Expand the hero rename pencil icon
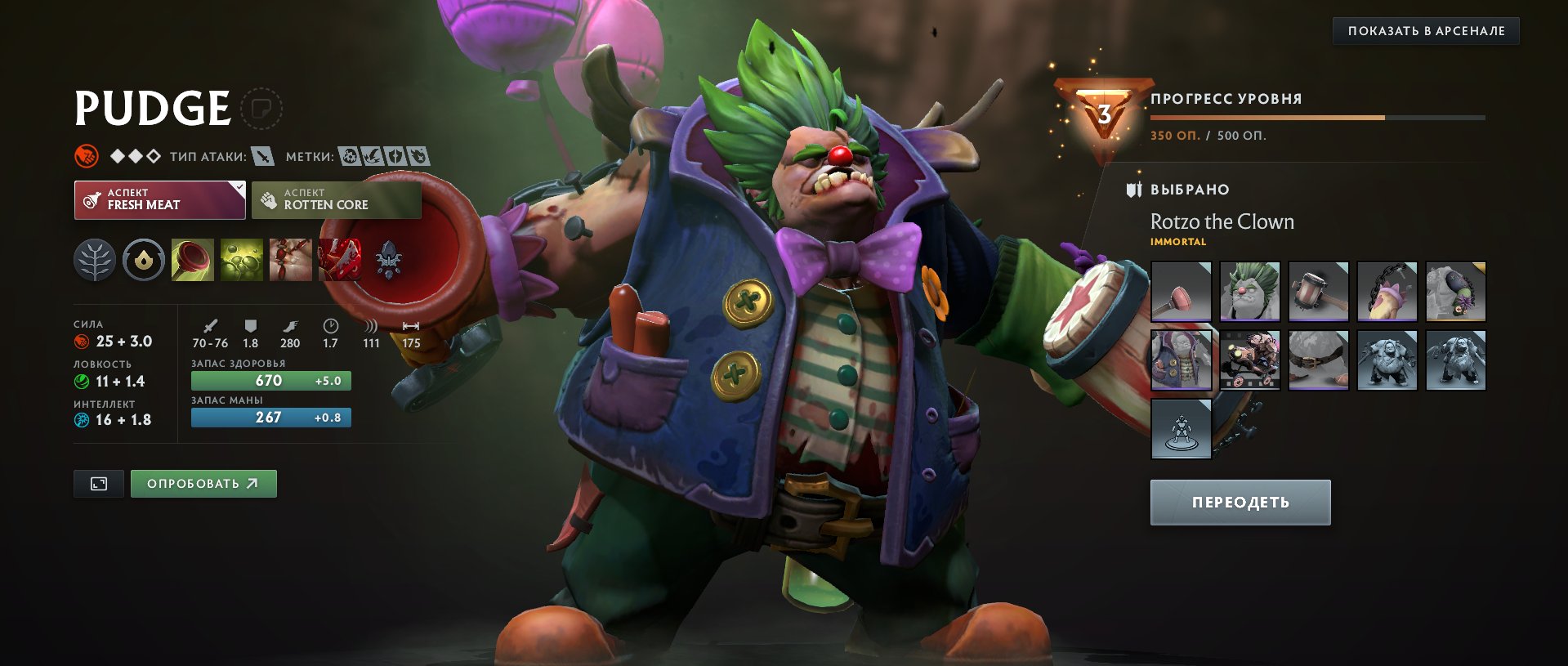This screenshot has height=666, width=1568. point(263,107)
